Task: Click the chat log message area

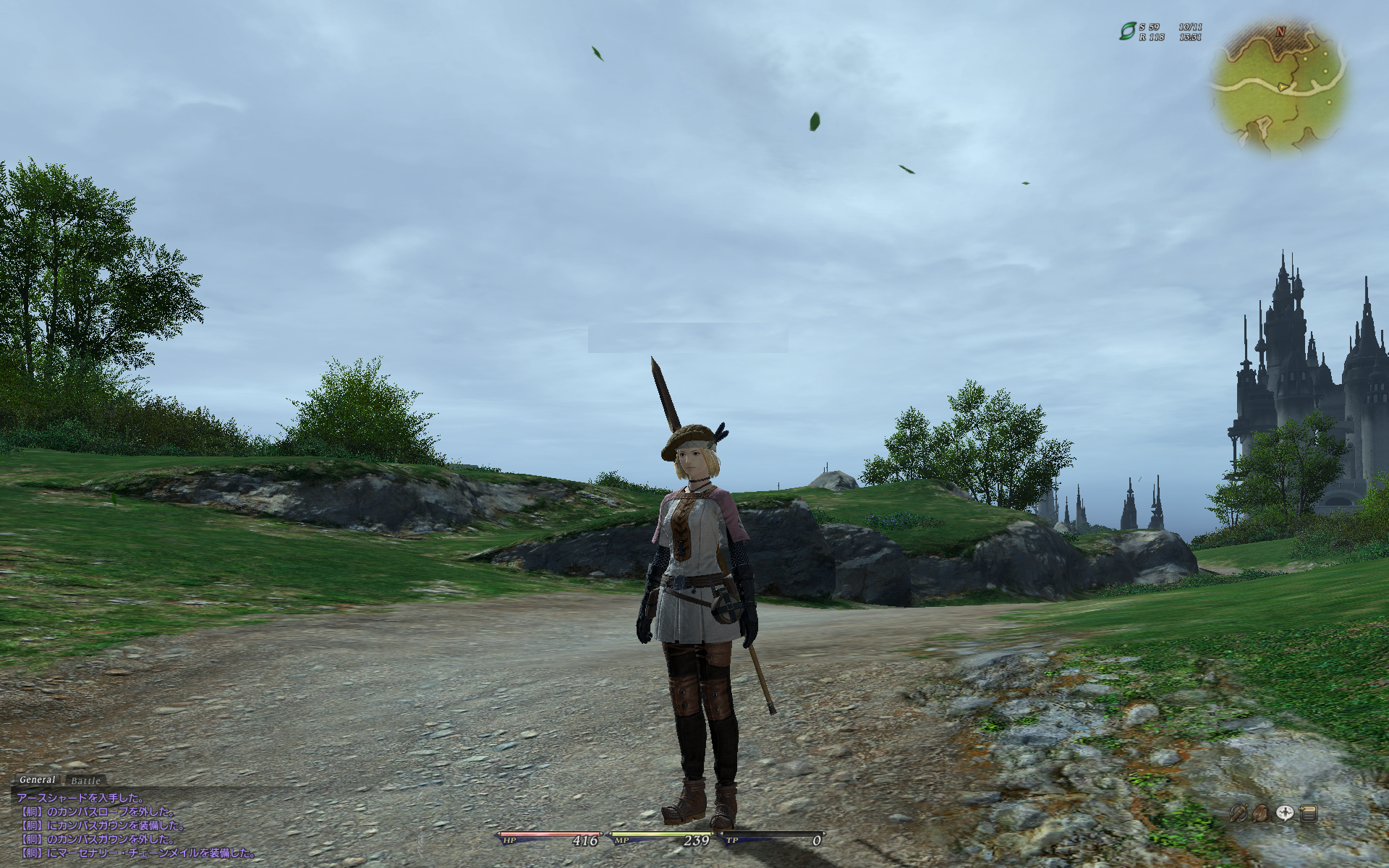Action: (x=137, y=826)
